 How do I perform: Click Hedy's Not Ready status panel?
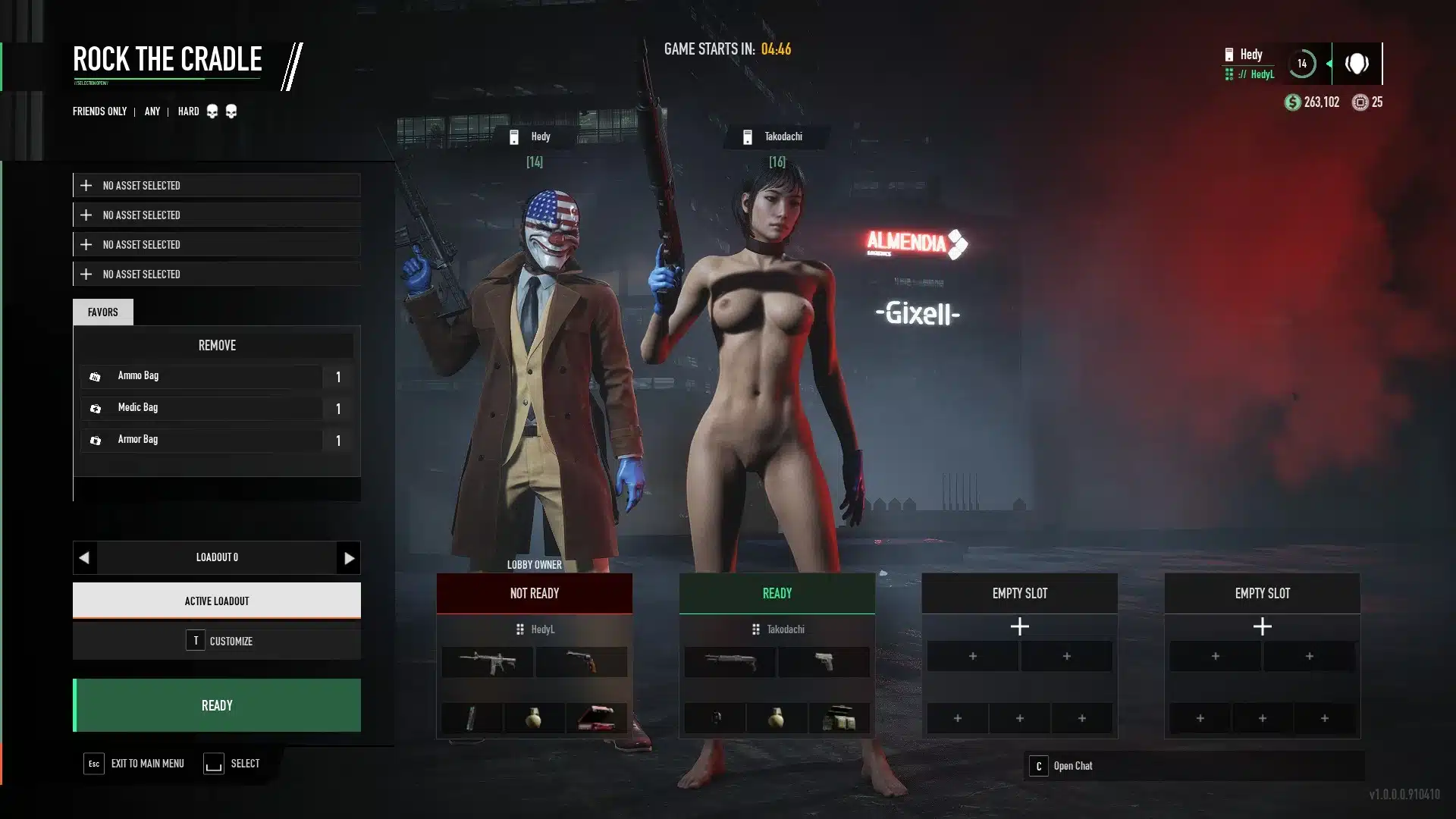[x=535, y=593]
